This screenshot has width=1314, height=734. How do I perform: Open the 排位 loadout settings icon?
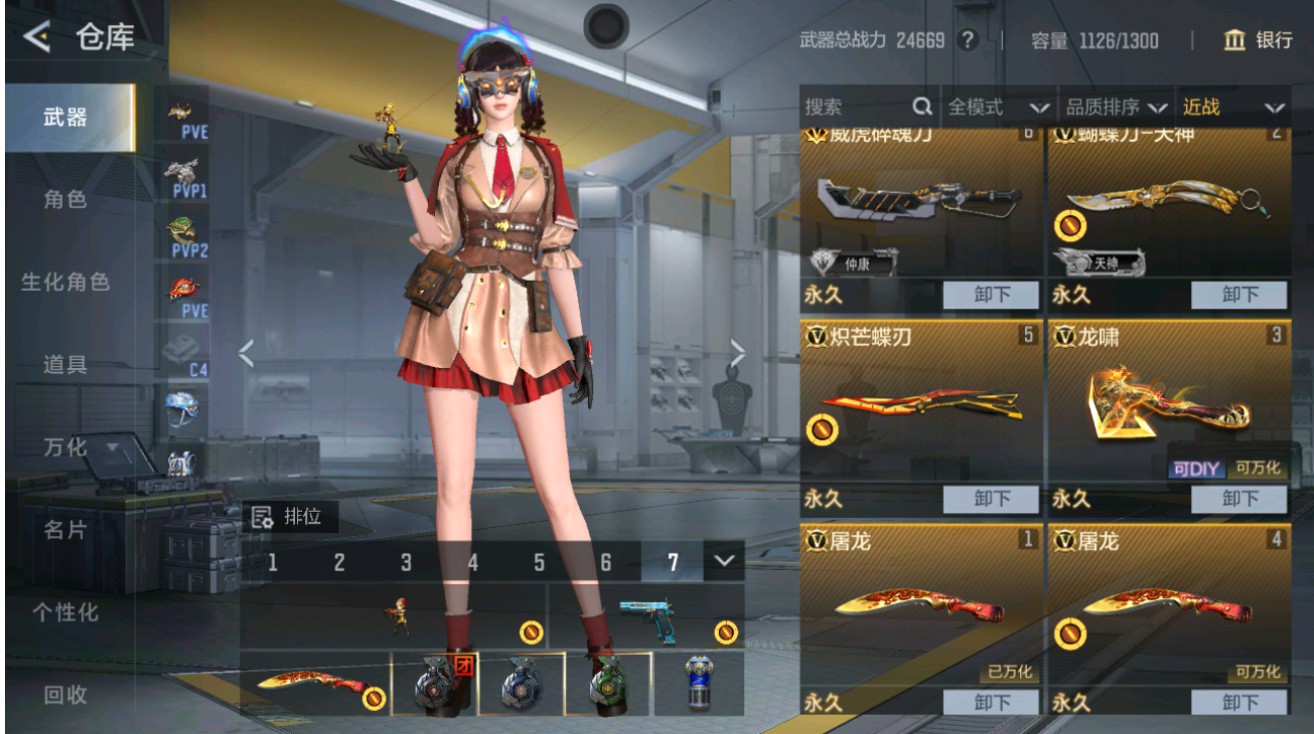[262, 519]
